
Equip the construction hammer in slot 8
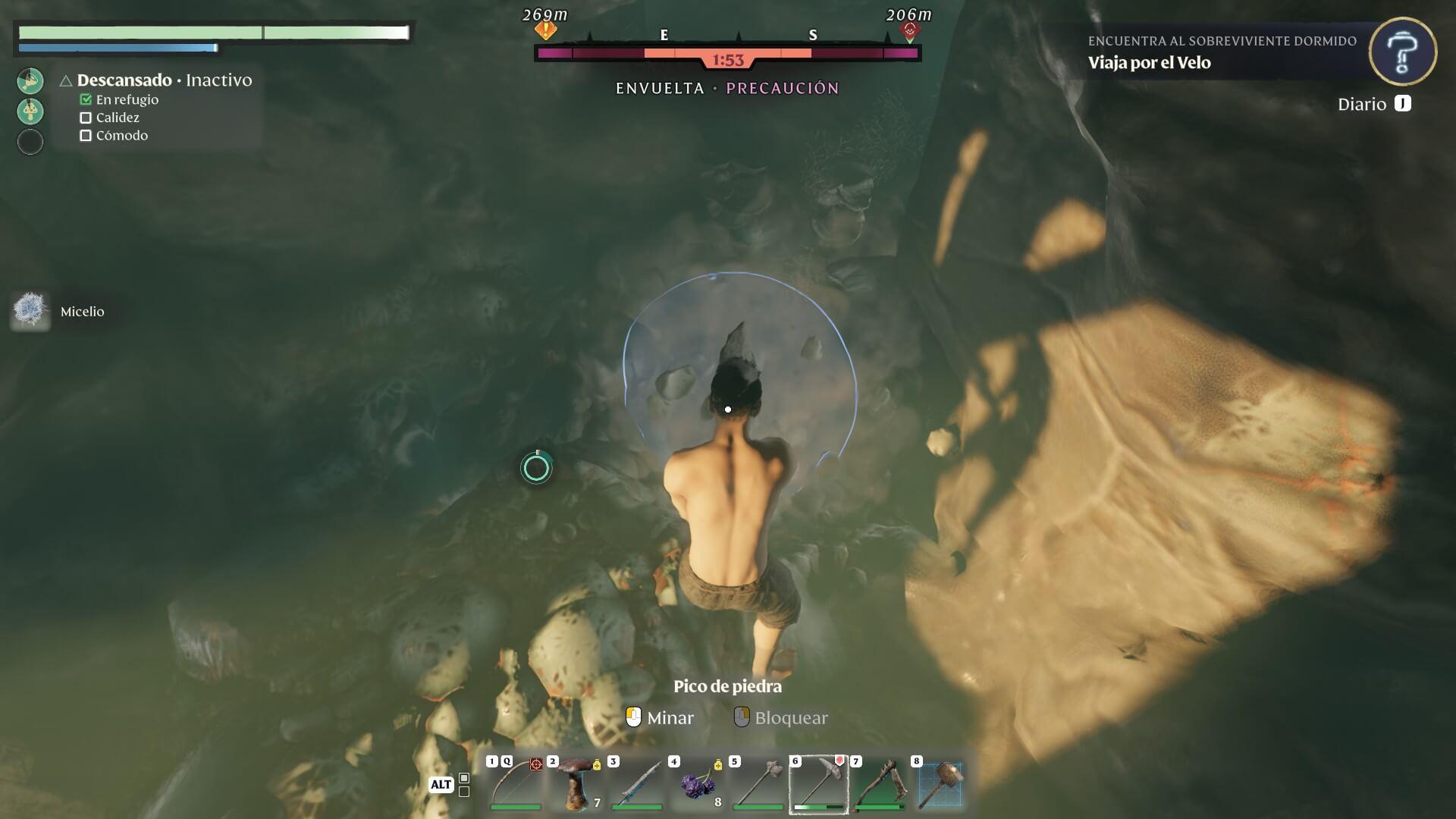pyautogui.click(x=940, y=784)
